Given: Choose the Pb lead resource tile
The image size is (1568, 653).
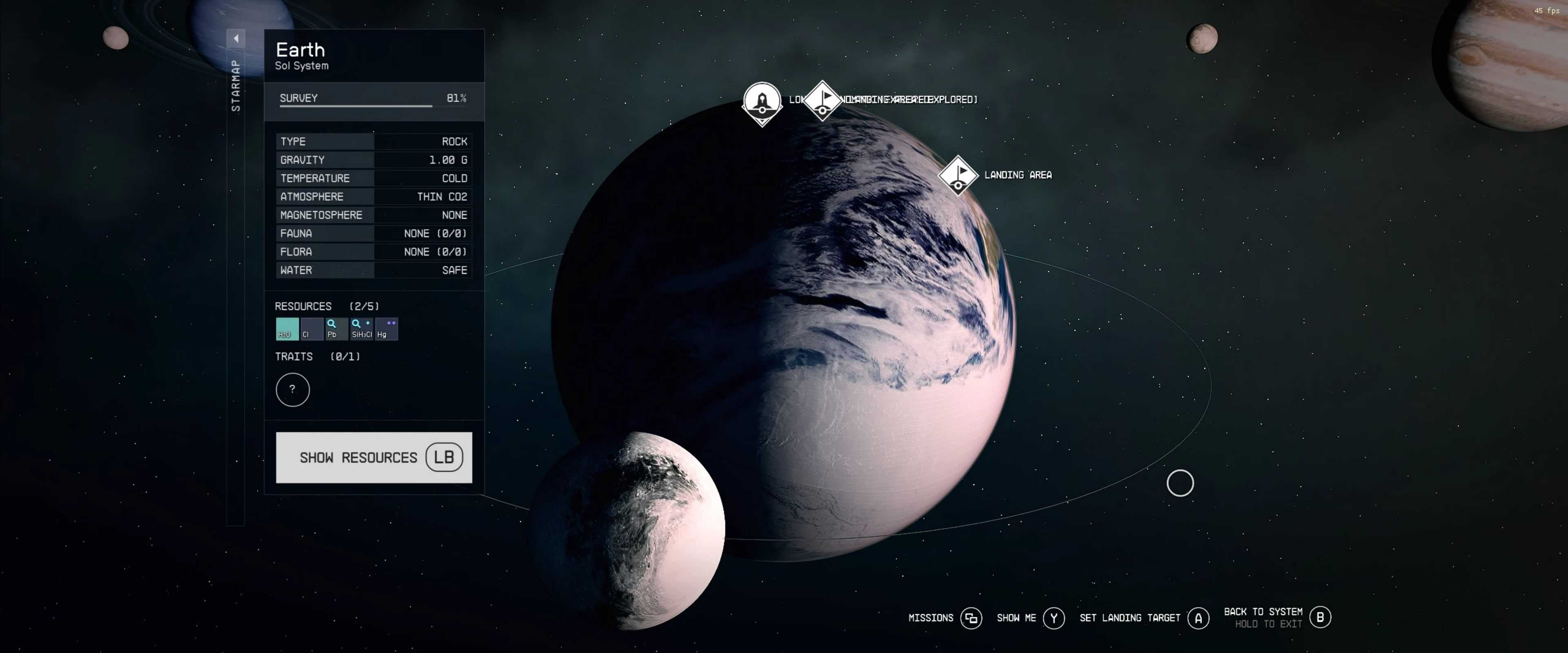Looking at the screenshot, I should pos(336,329).
